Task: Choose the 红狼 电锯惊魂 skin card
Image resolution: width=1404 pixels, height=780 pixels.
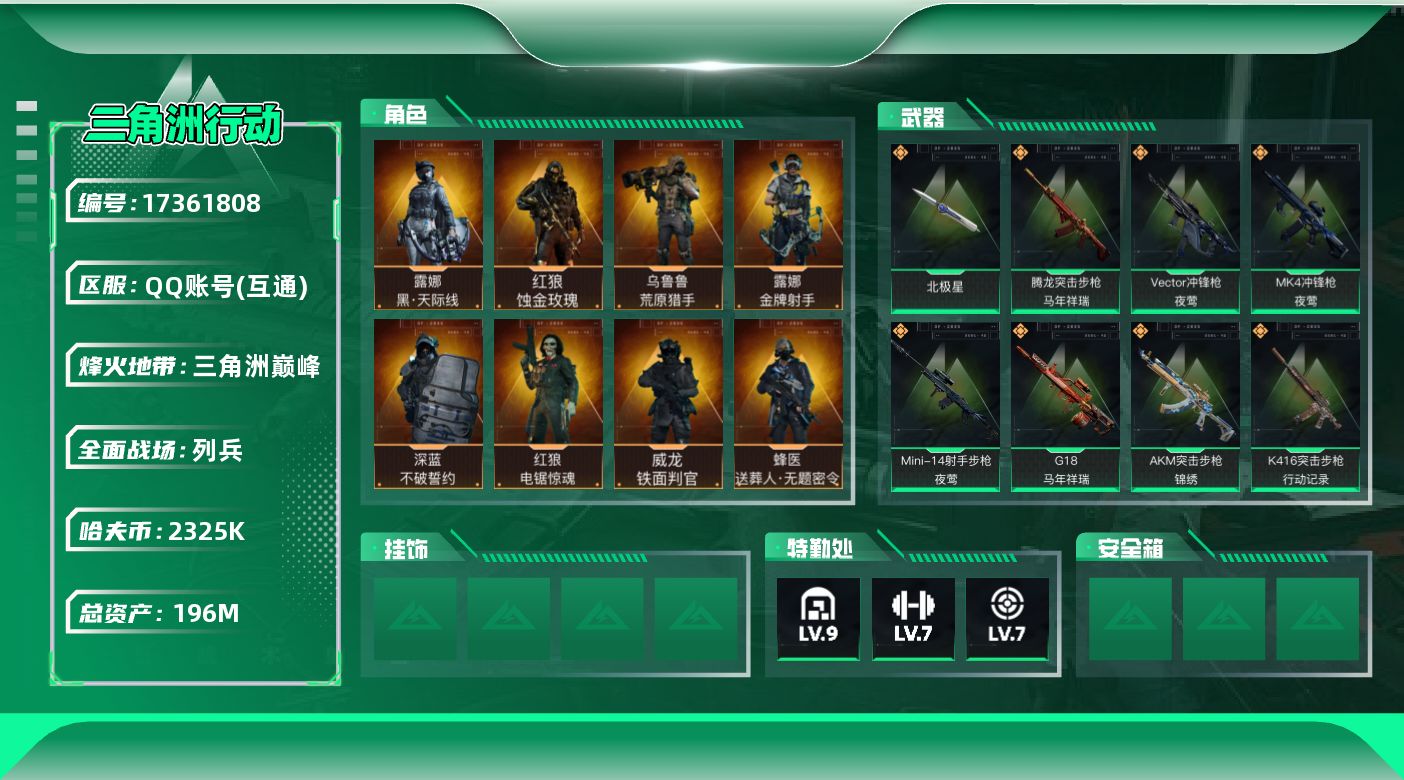Action: (x=548, y=403)
